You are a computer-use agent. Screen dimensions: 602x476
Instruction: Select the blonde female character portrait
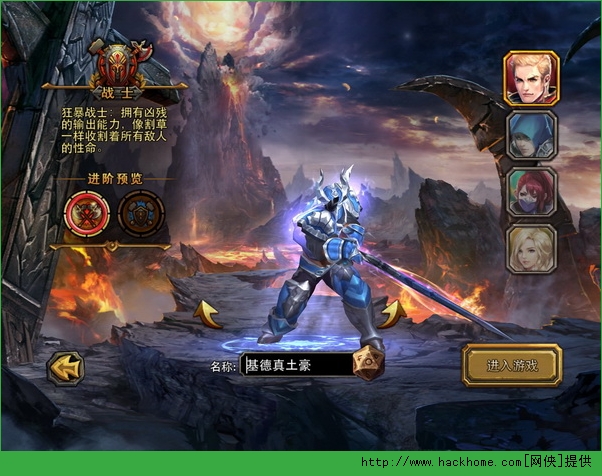click(x=531, y=249)
